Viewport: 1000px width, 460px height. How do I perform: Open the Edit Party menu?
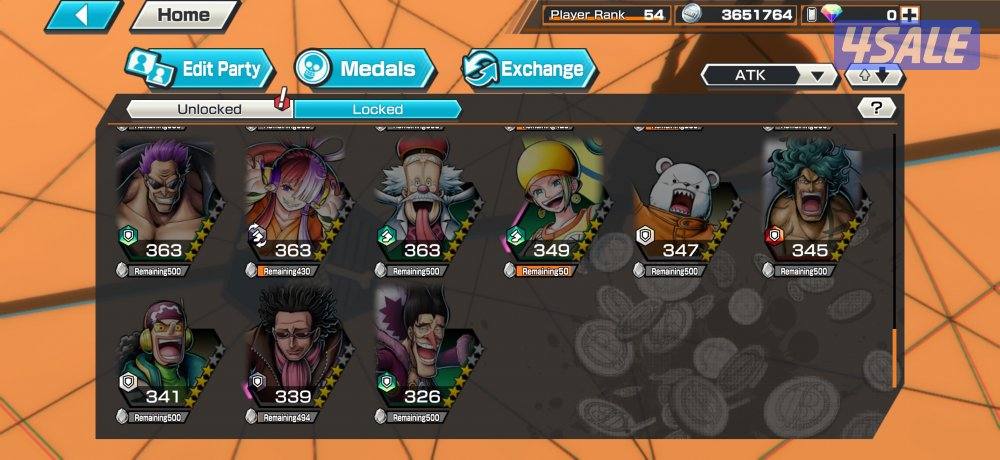[x=200, y=69]
